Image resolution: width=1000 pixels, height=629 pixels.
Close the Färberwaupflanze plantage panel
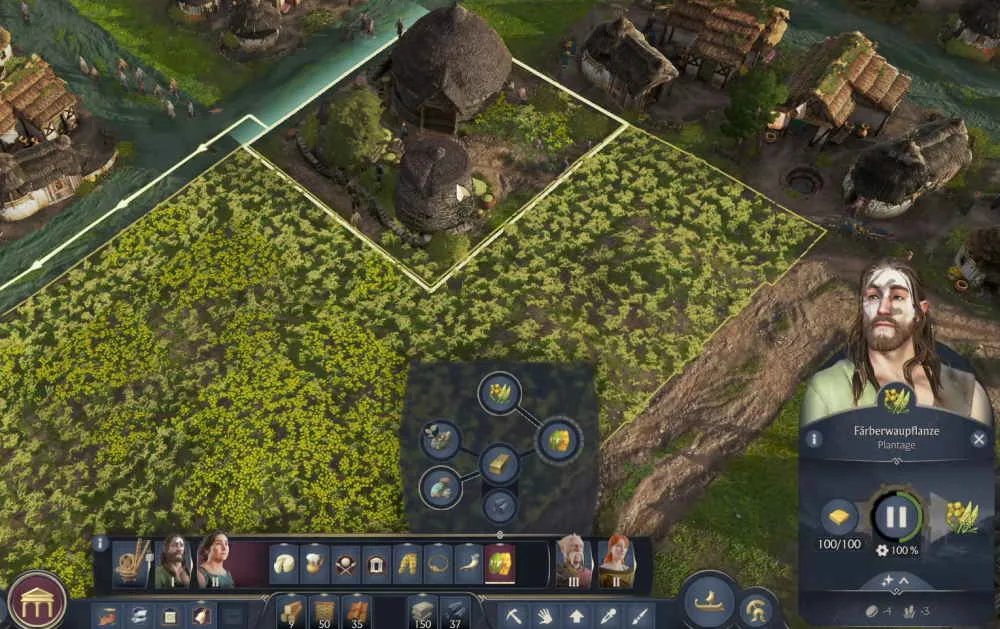[x=979, y=439]
